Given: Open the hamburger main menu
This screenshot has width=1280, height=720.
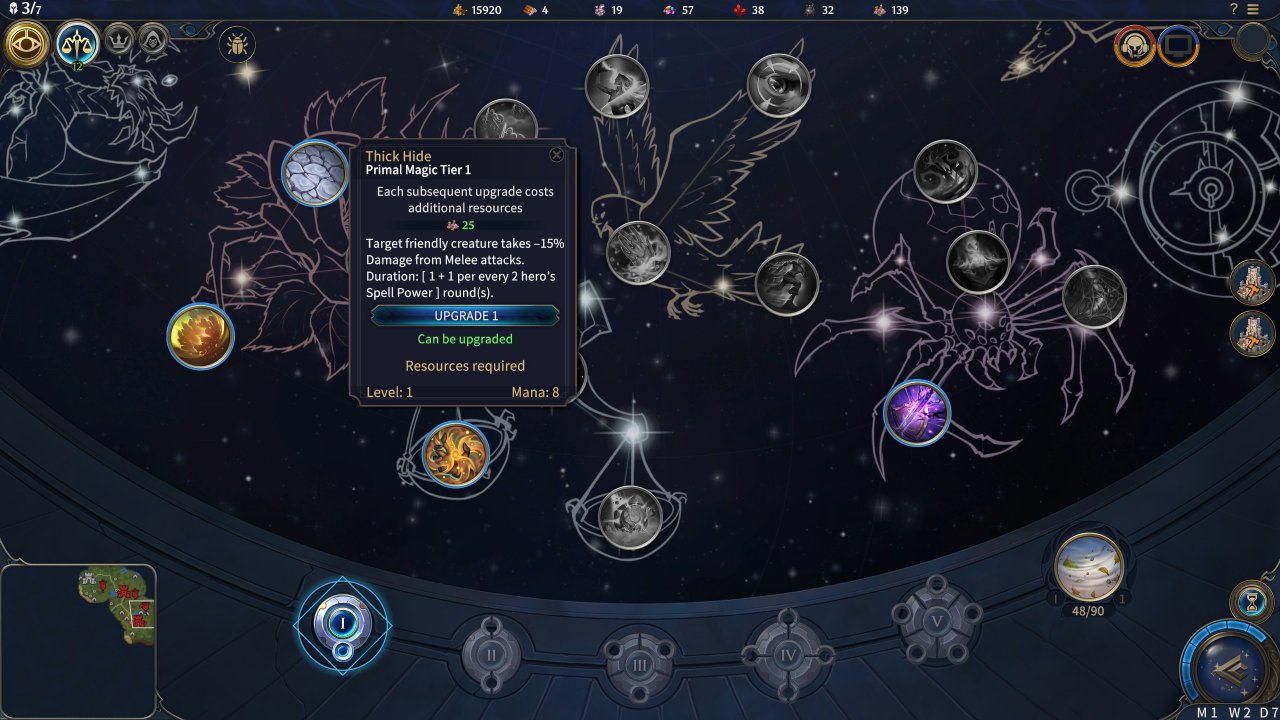Looking at the screenshot, I should [1253, 9].
